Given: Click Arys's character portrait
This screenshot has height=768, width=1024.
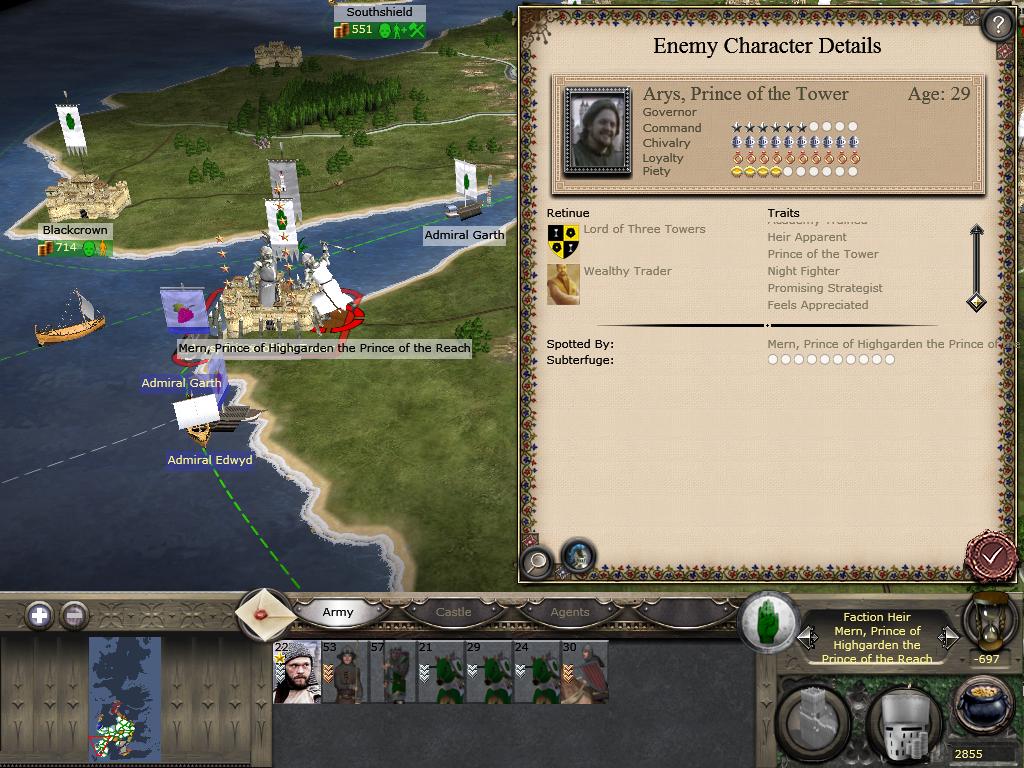Looking at the screenshot, I should [597, 132].
